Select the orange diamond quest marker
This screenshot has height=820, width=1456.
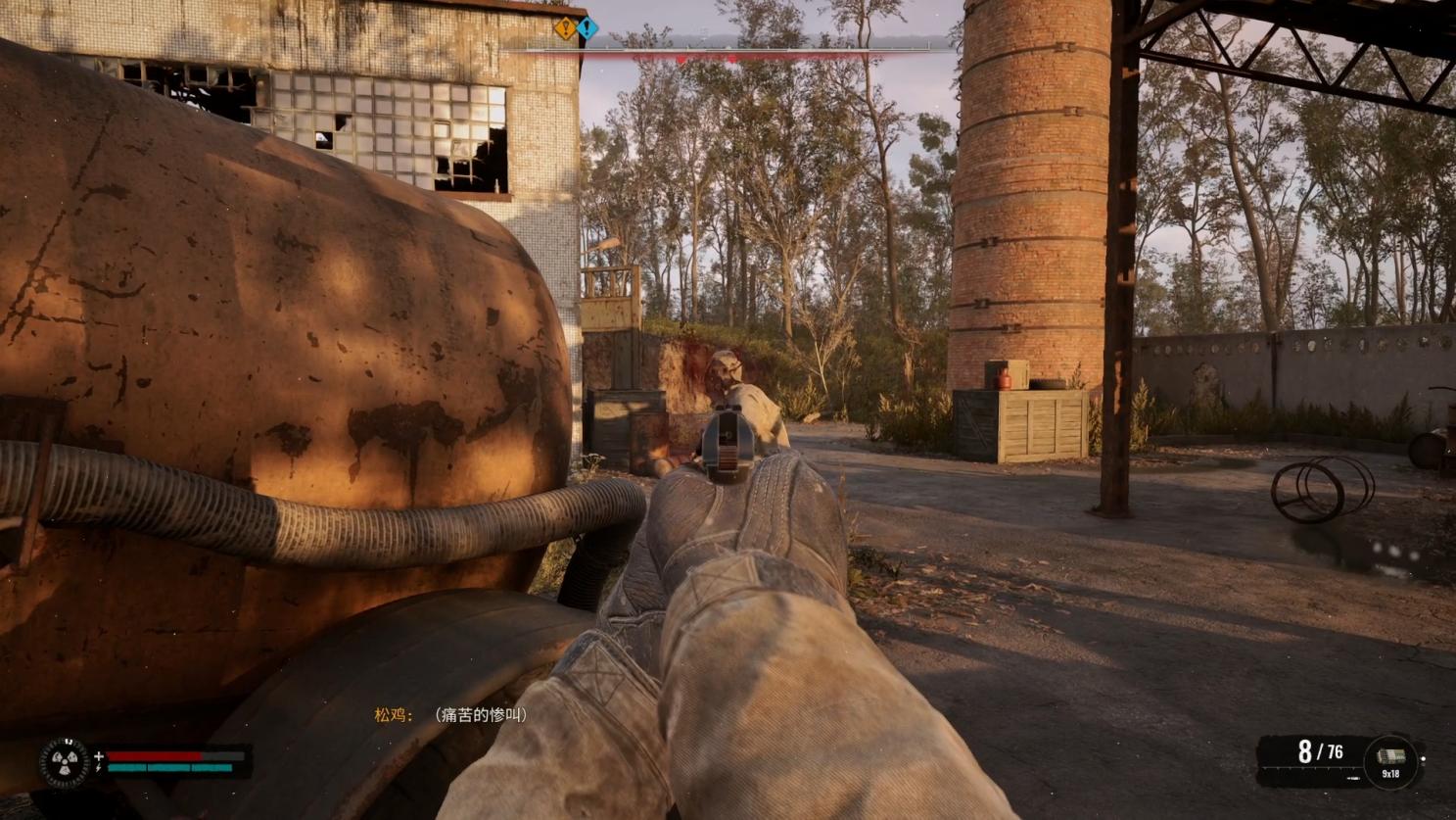pos(565,27)
